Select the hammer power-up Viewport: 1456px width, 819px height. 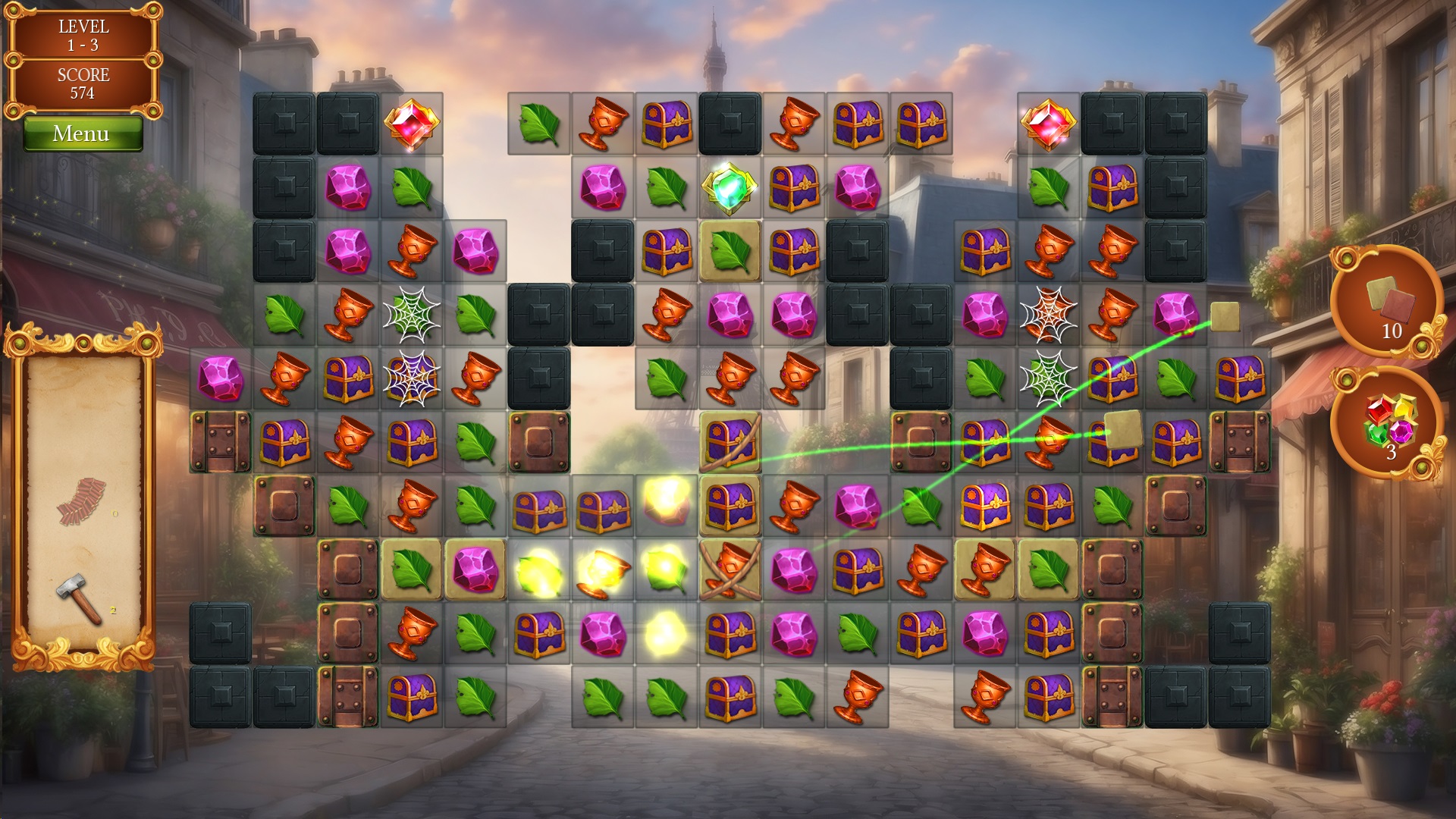coord(80,598)
